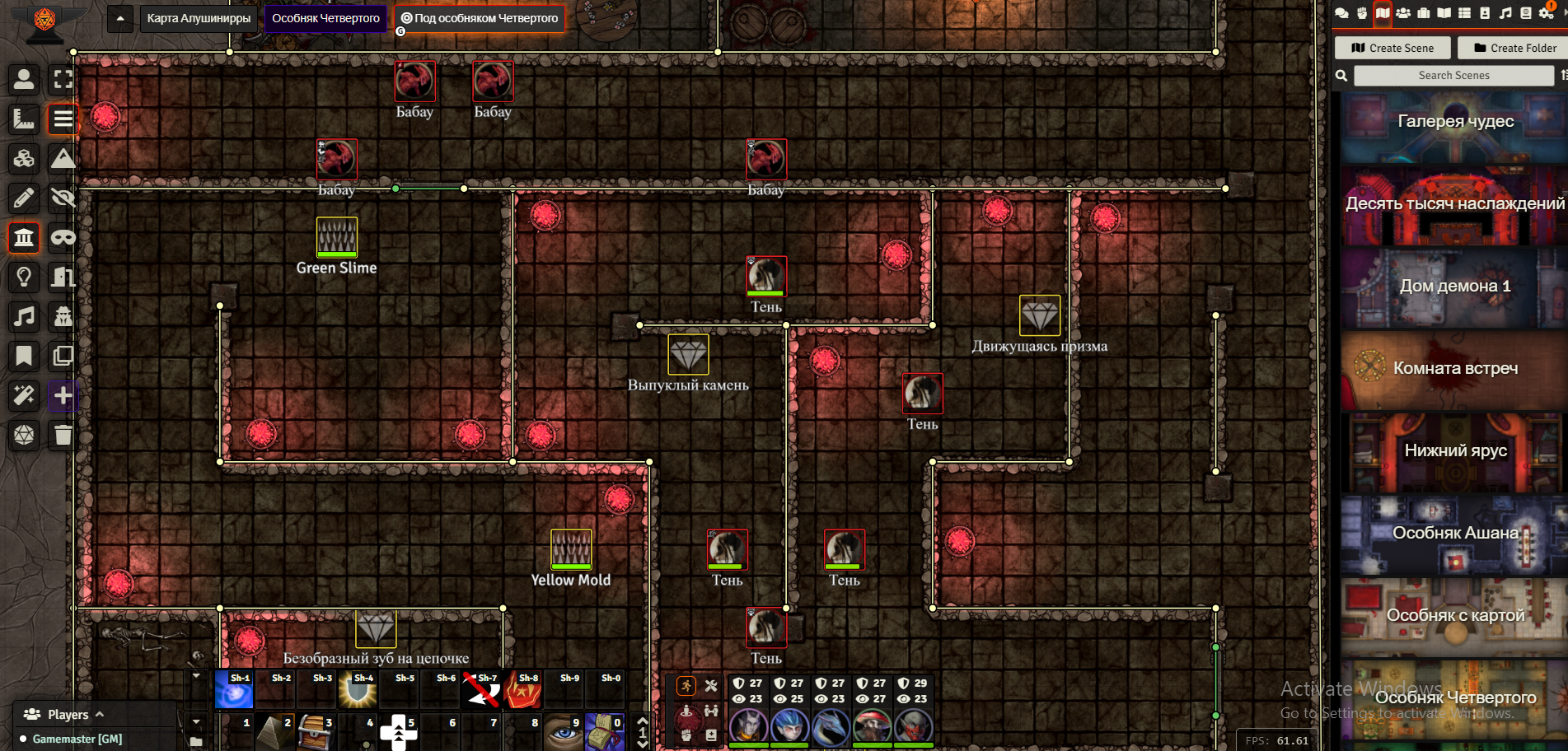The height and width of the screenshot is (751, 1568).
Task: Collapse the scene navigation bar arrow
Action: pos(120,18)
